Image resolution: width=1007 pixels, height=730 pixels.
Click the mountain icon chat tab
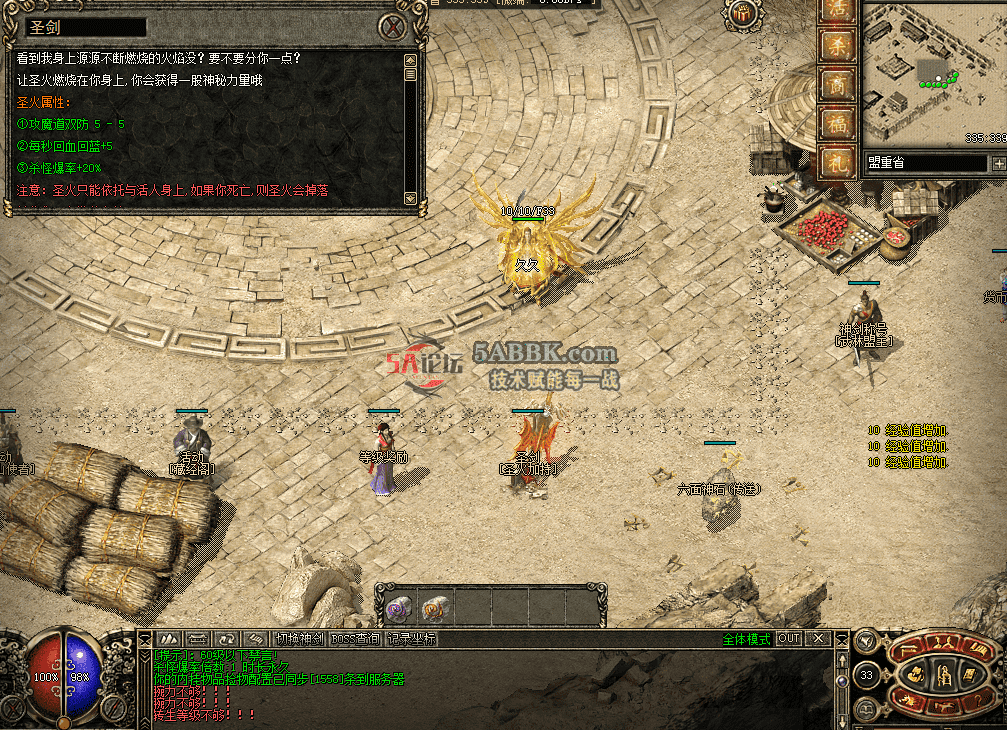169,639
